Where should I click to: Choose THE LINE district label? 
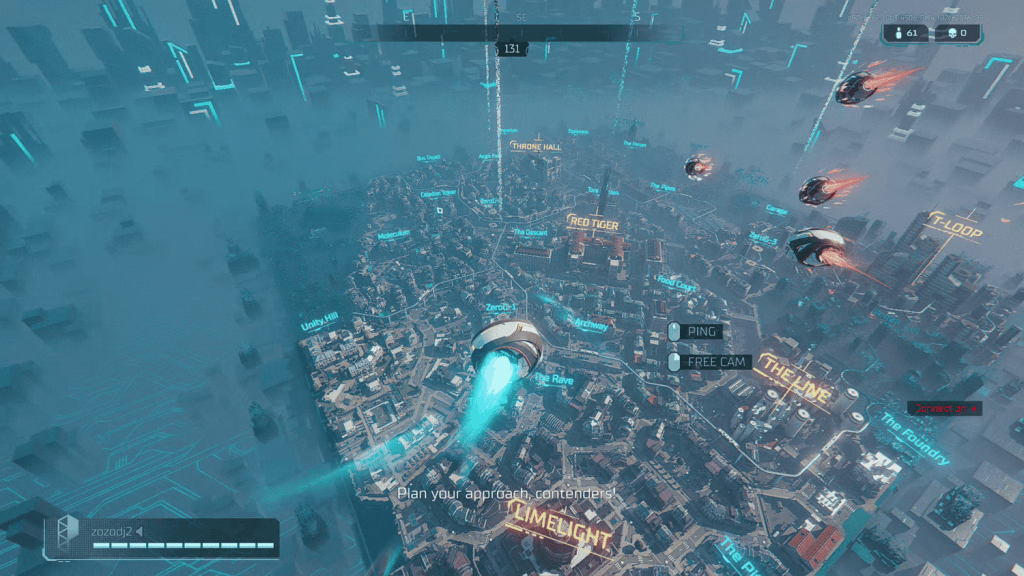pos(796,380)
